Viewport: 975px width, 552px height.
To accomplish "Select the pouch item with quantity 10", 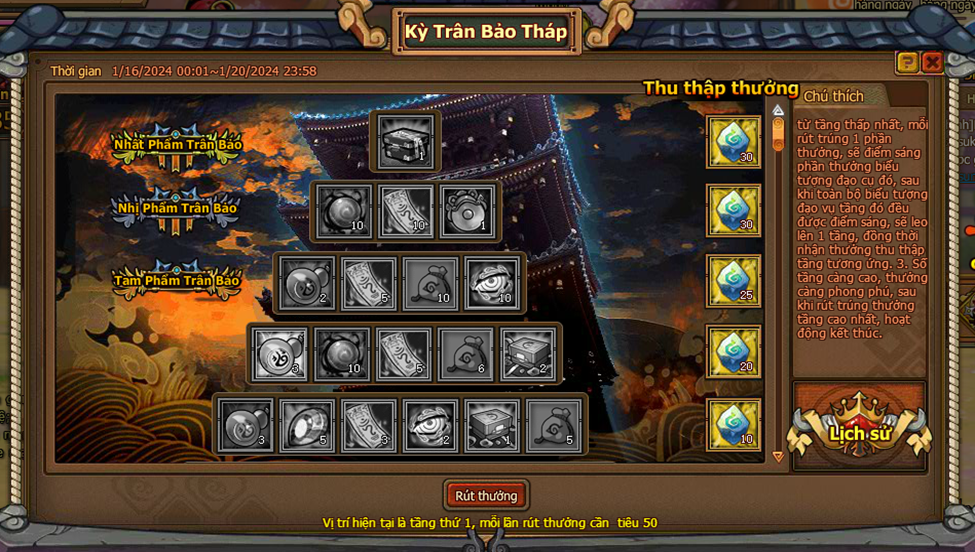I will (x=431, y=283).
